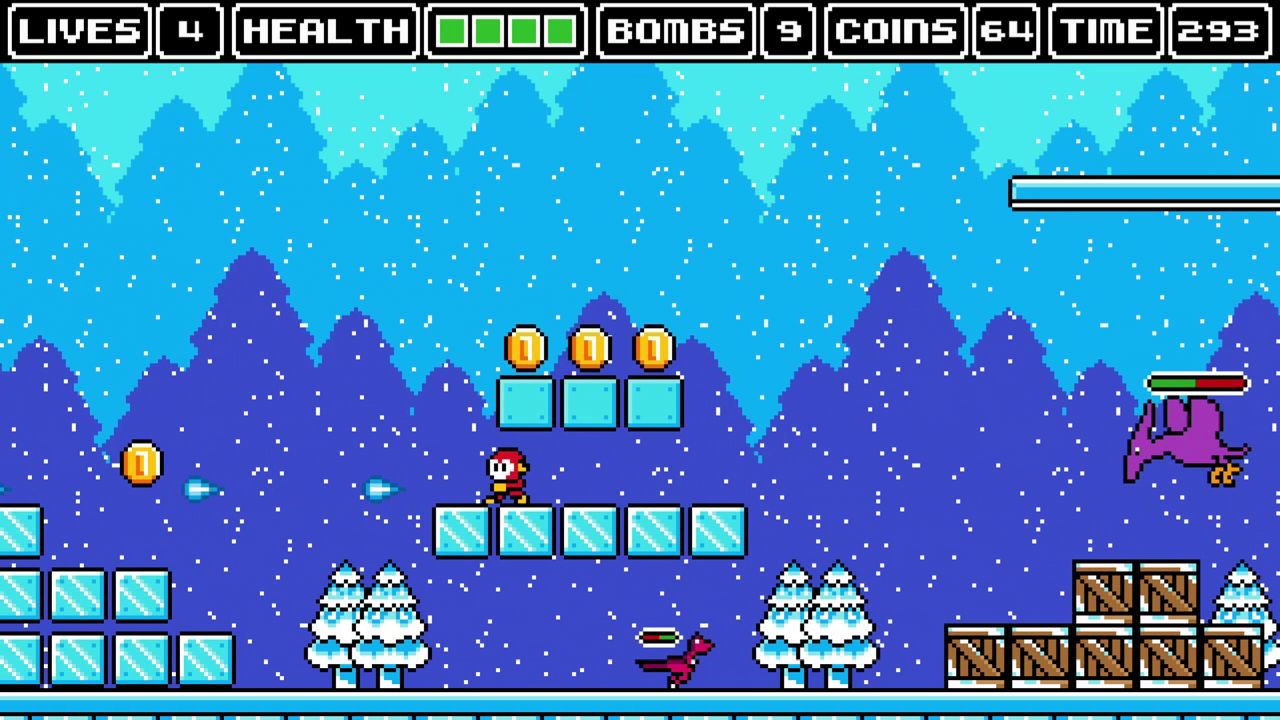The width and height of the screenshot is (1280, 720).
Task: Select the rightmost coin above the platform
Action: (x=654, y=346)
